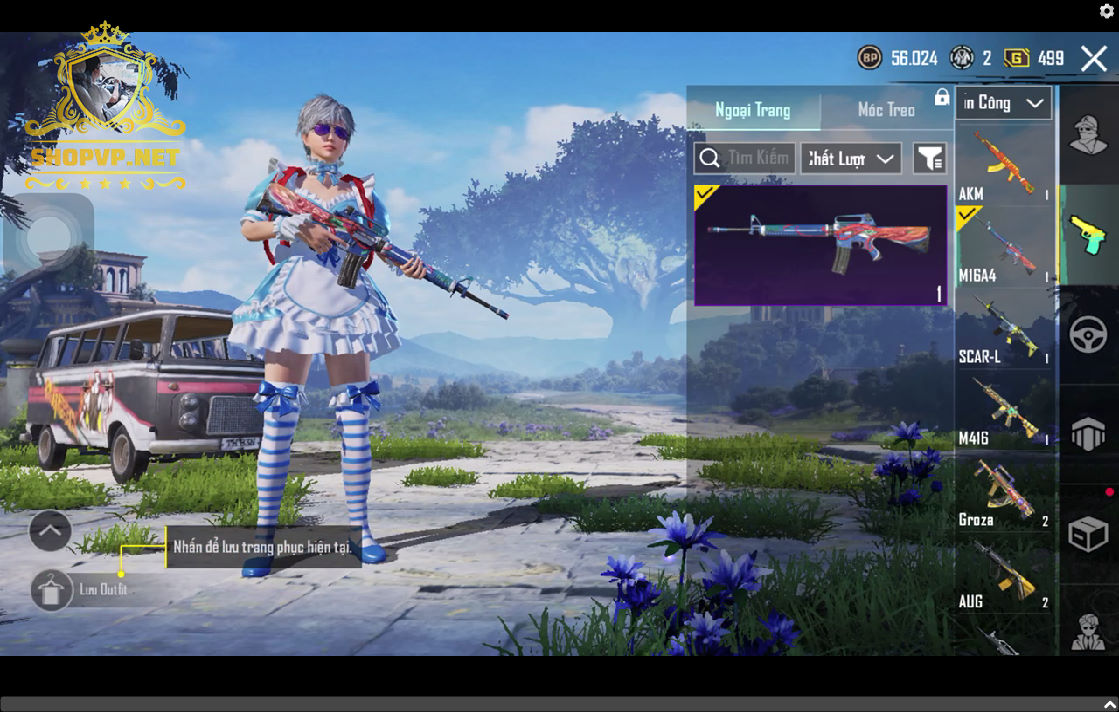Close the inventory with the X button
This screenshot has width=1119, height=712.
[x=1093, y=58]
